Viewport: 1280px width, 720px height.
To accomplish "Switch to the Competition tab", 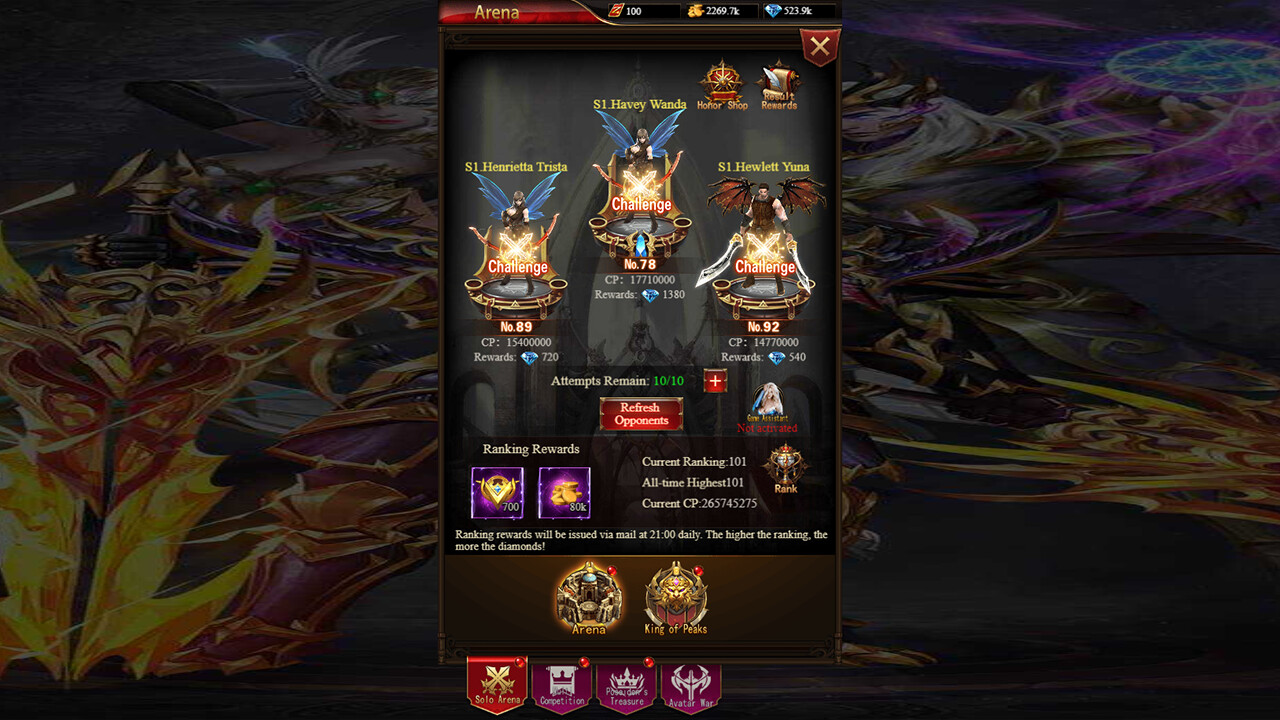I will click(x=561, y=686).
